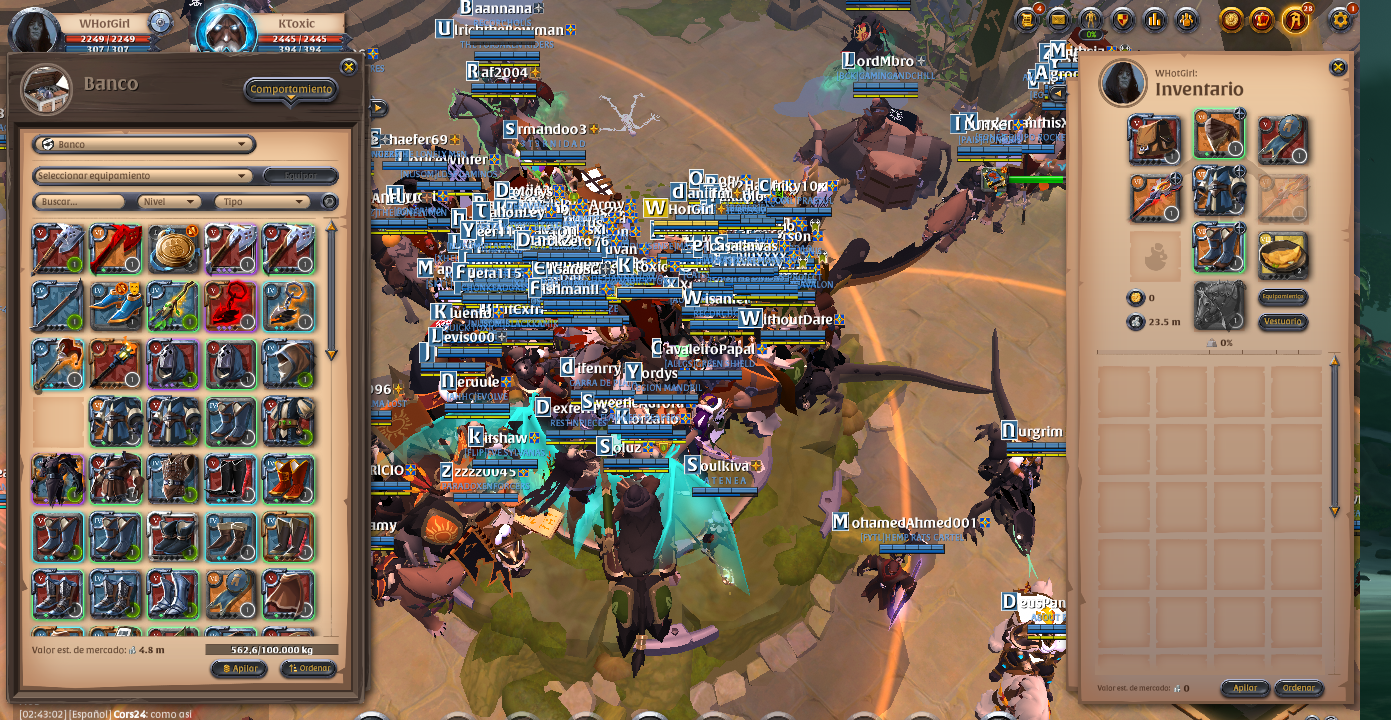Switch to the Comportamiento tab
The height and width of the screenshot is (720, 1391).
click(x=290, y=88)
